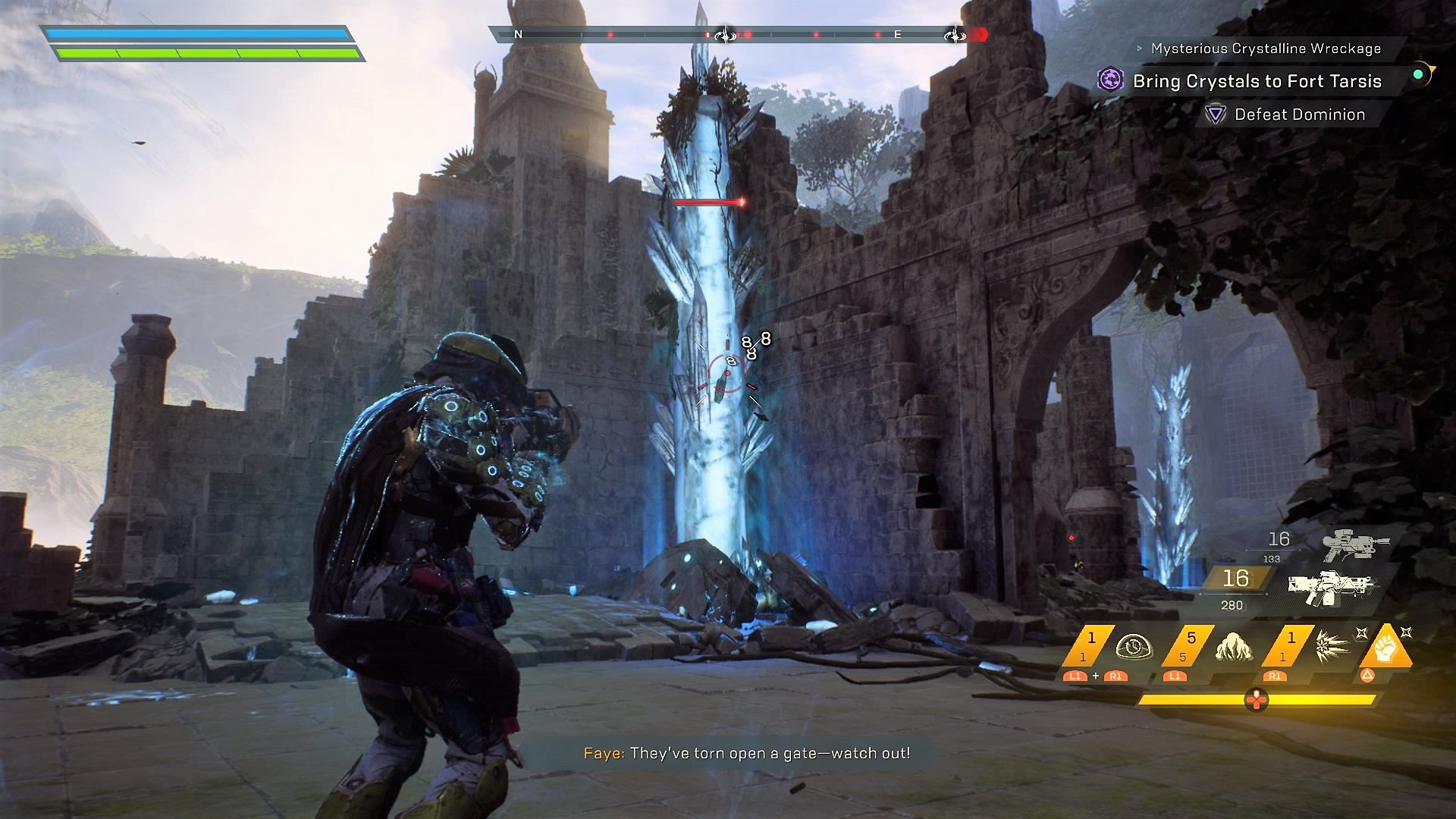Toggle the L1 button prompt under the flame ability

1175,677
